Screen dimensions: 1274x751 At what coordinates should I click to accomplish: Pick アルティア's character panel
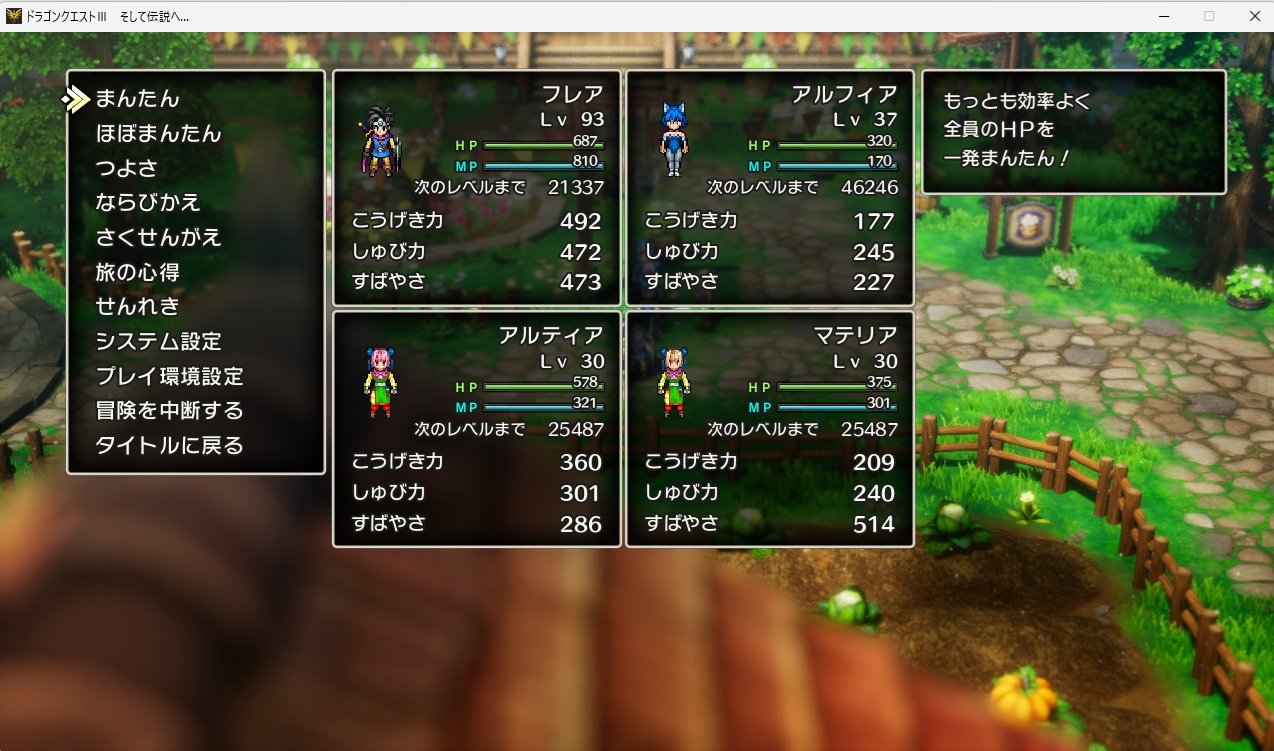(477, 429)
